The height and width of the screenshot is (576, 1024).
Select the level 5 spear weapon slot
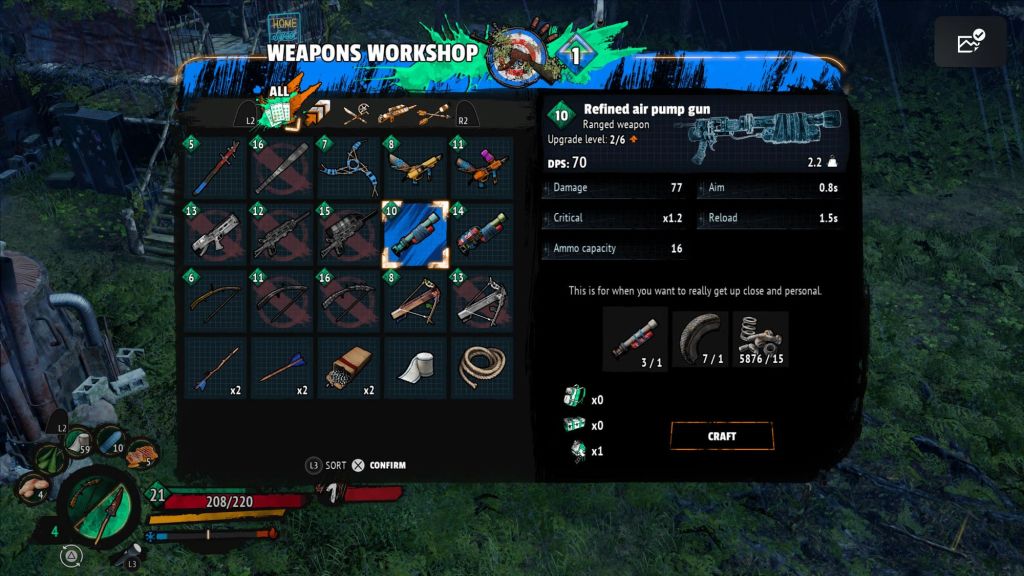pyautogui.click(x=215, y=167)
